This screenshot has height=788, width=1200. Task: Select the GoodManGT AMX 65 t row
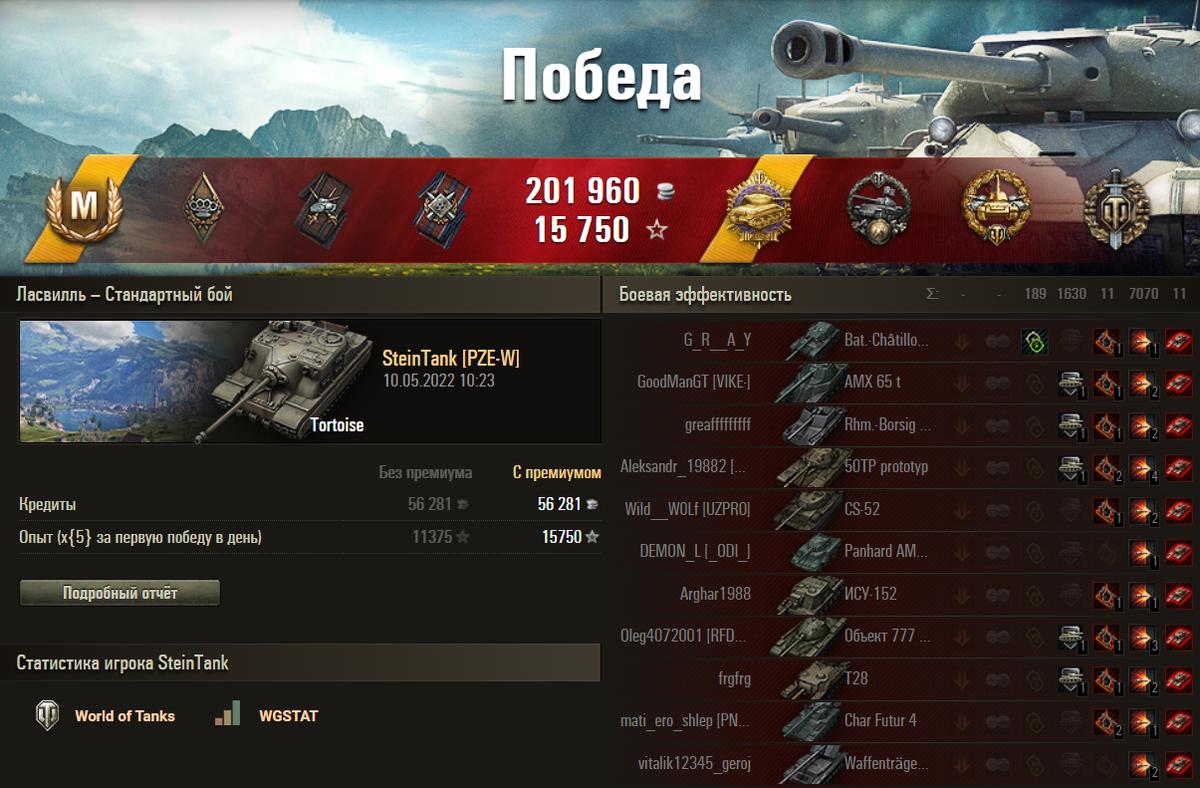click(x=694, y=382)
